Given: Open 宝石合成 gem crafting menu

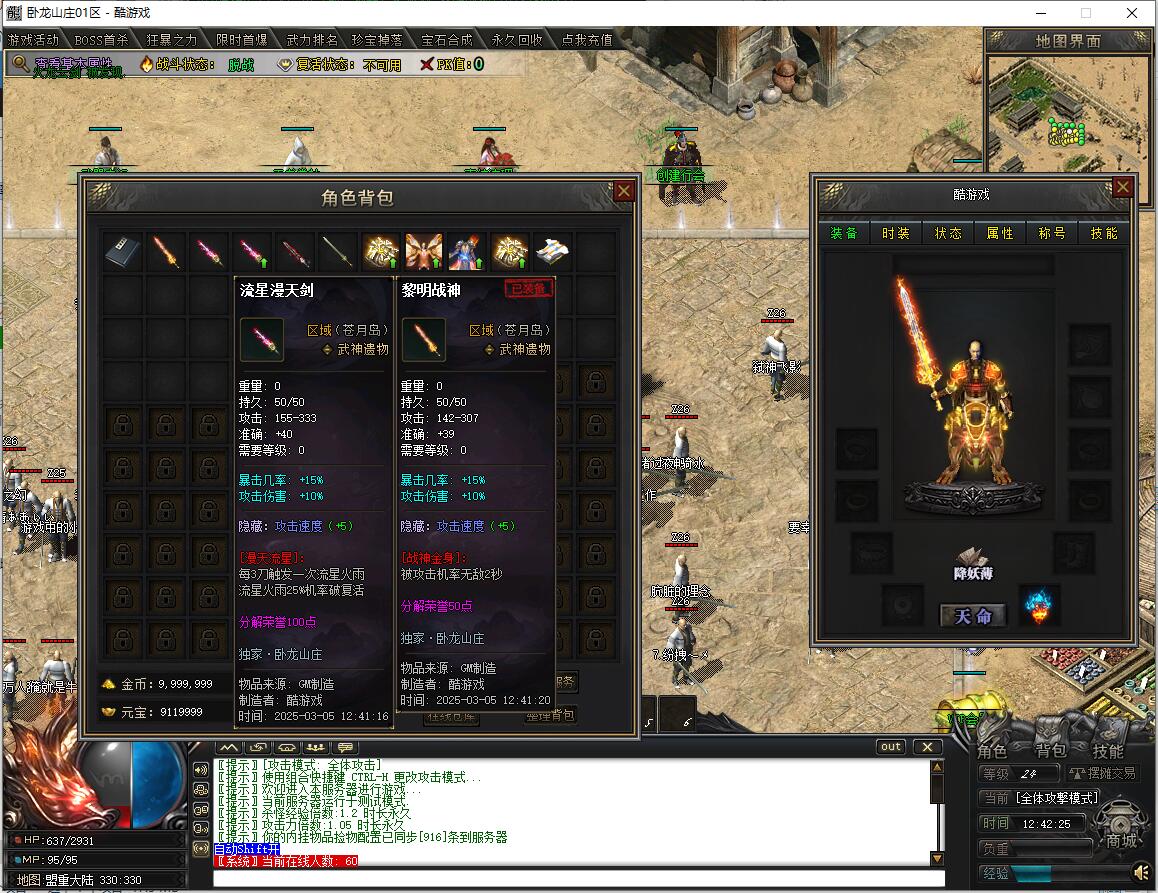Looking at the screenshot, I should [446, 40].
